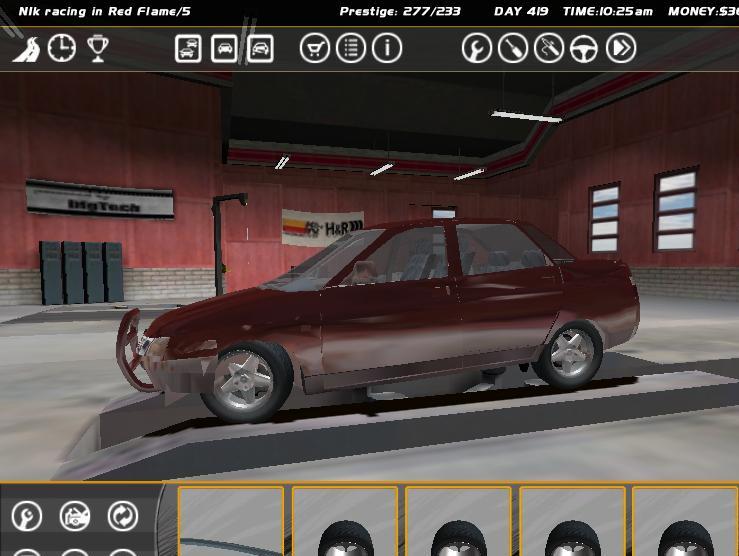Select the stacked-cars garage icon
The image size is (739, 556).
pos(188,48)
